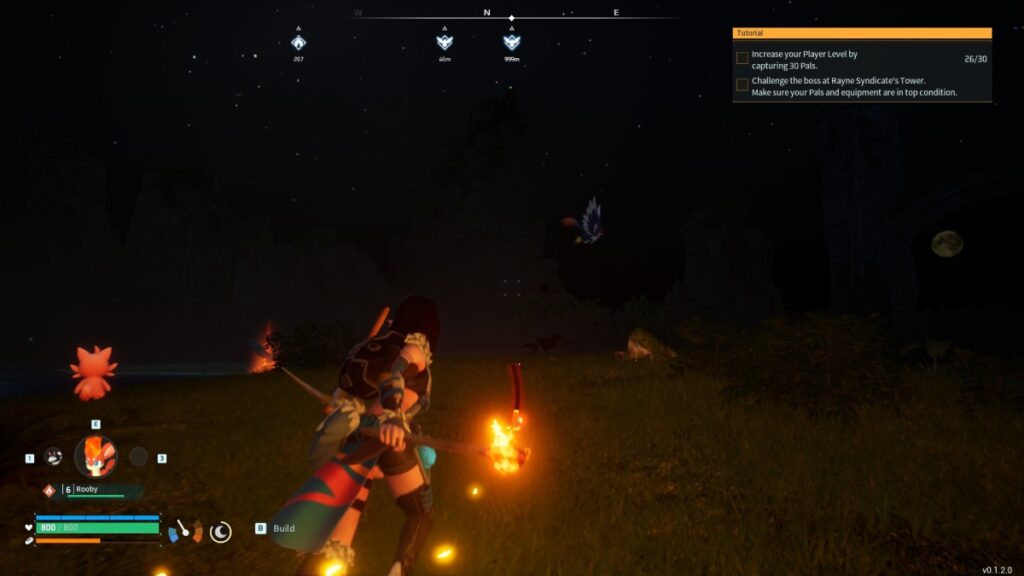Screen dimensions: 1024x576
Task: Click the Tutorial tracker header
Action: point(862,33)
